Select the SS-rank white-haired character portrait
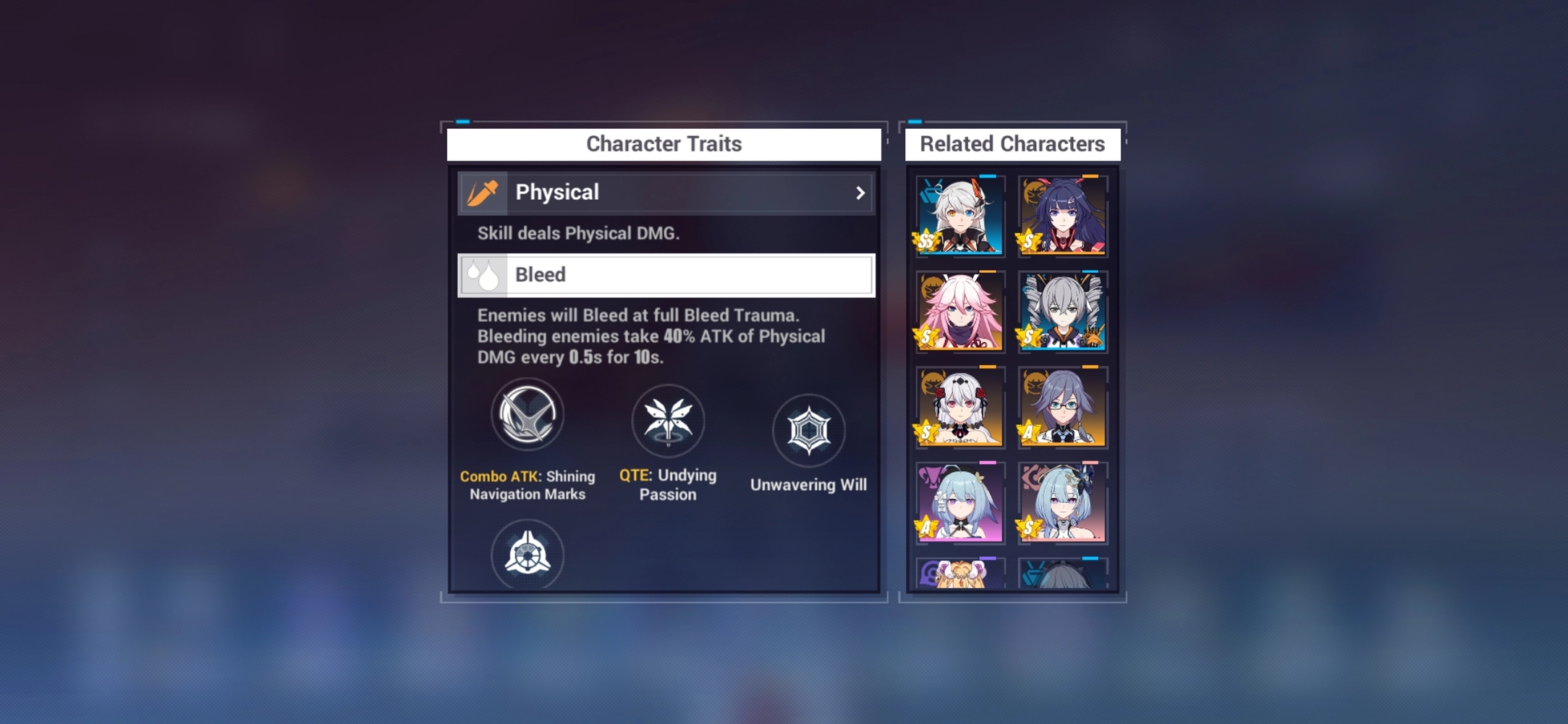Viewport: 1568px width, 724px height. click(958, 215)
